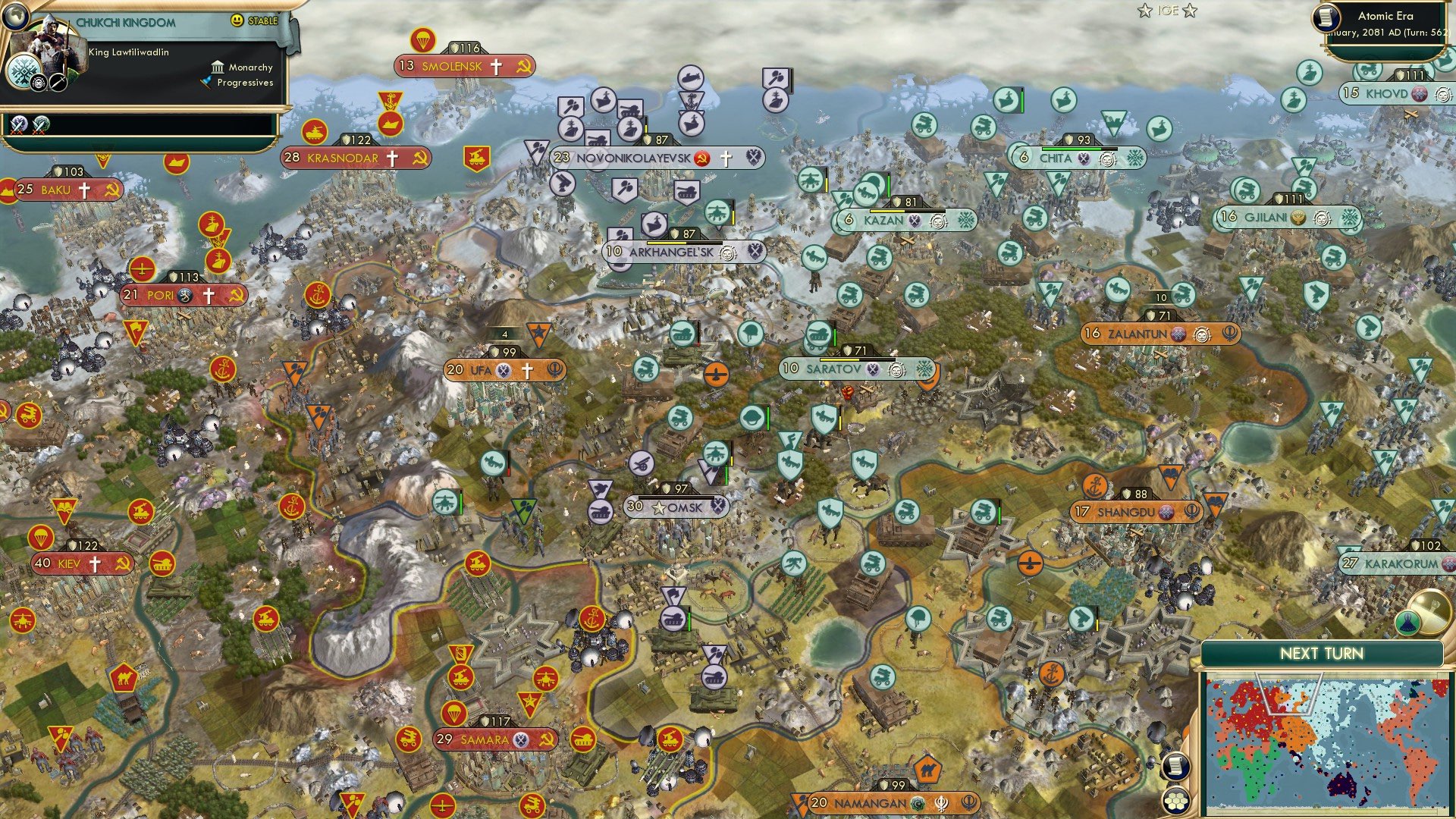Click the occupation icon on Kazan's banner
This screenshot has width=1456, height=819.
pyautogui.click(x=915, y=221)
